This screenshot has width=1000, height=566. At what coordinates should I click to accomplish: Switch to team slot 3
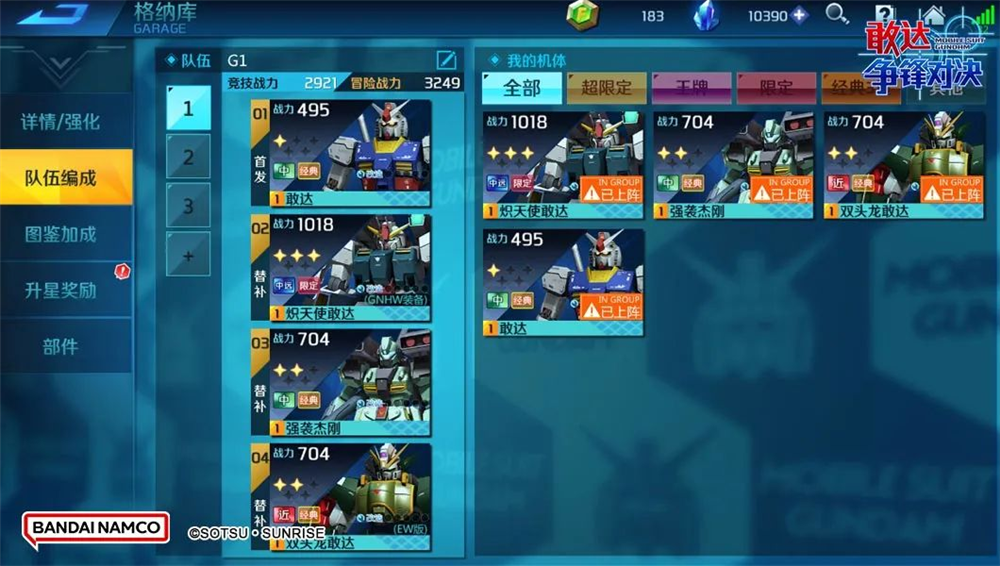pos(188,206)
